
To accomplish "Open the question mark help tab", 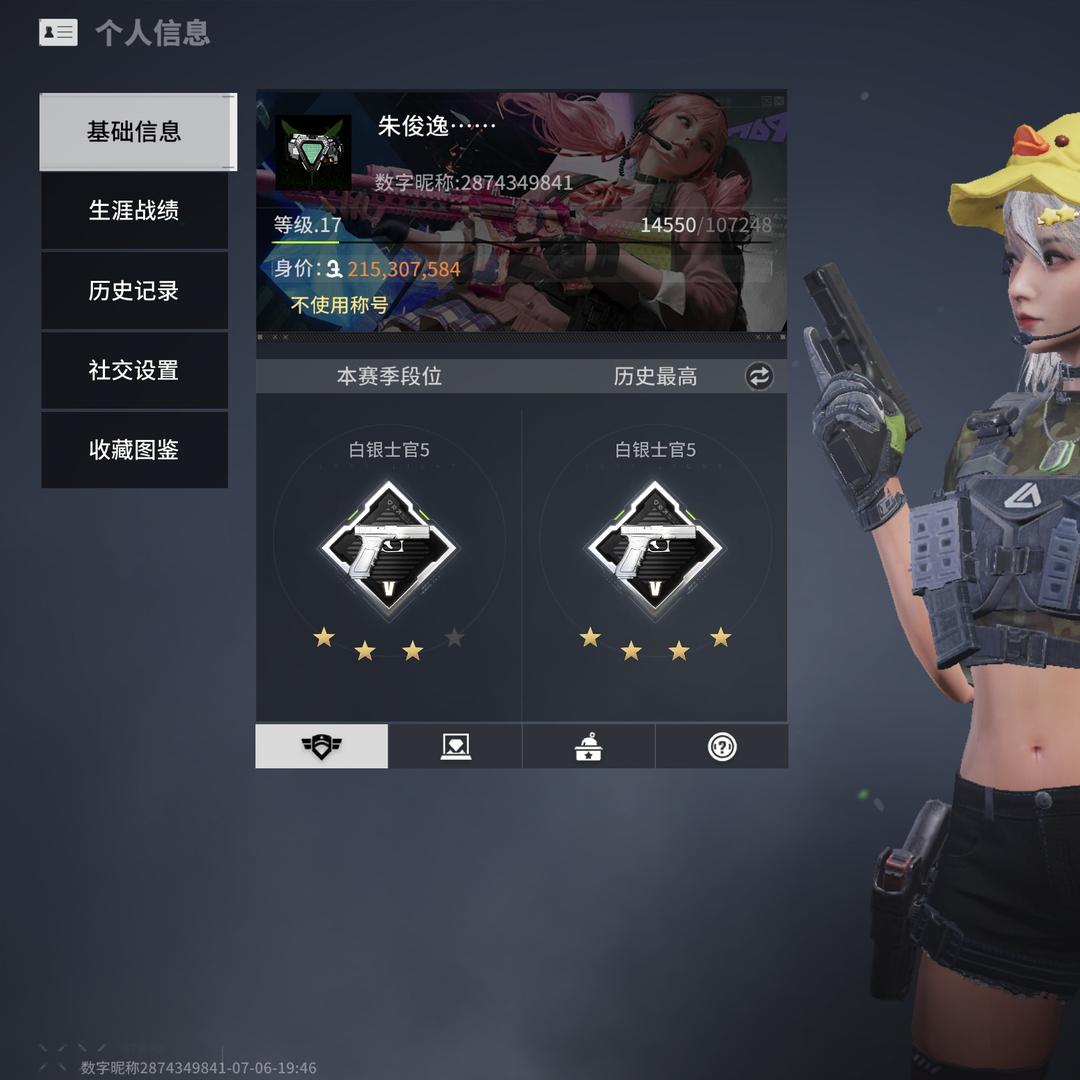I will (721, 746).
